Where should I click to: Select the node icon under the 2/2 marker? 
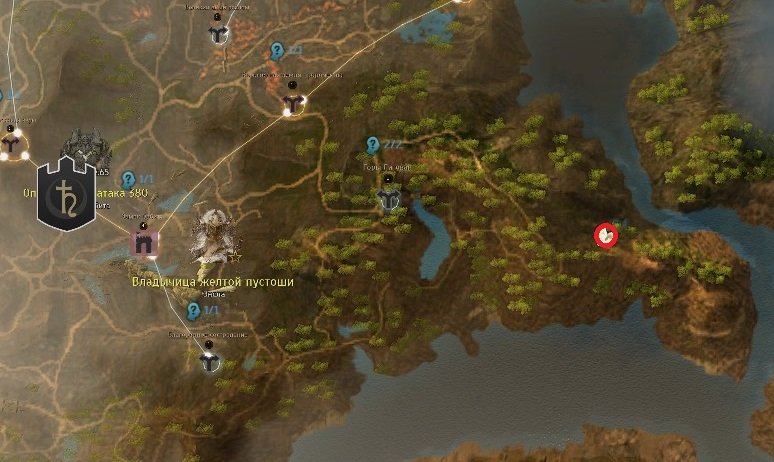coord(389,197)
